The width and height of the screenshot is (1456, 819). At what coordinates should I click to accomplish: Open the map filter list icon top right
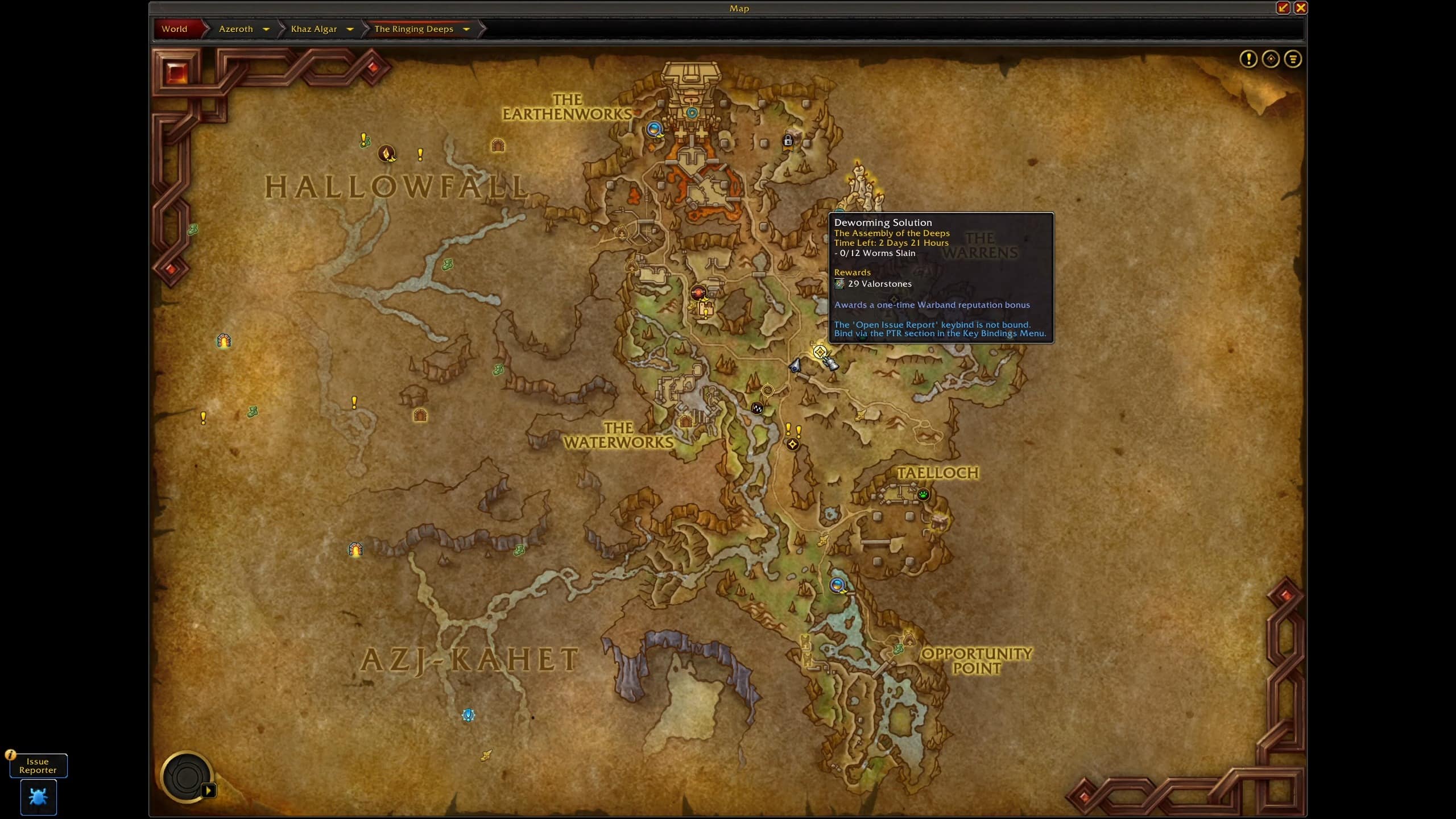(1293, 58)
